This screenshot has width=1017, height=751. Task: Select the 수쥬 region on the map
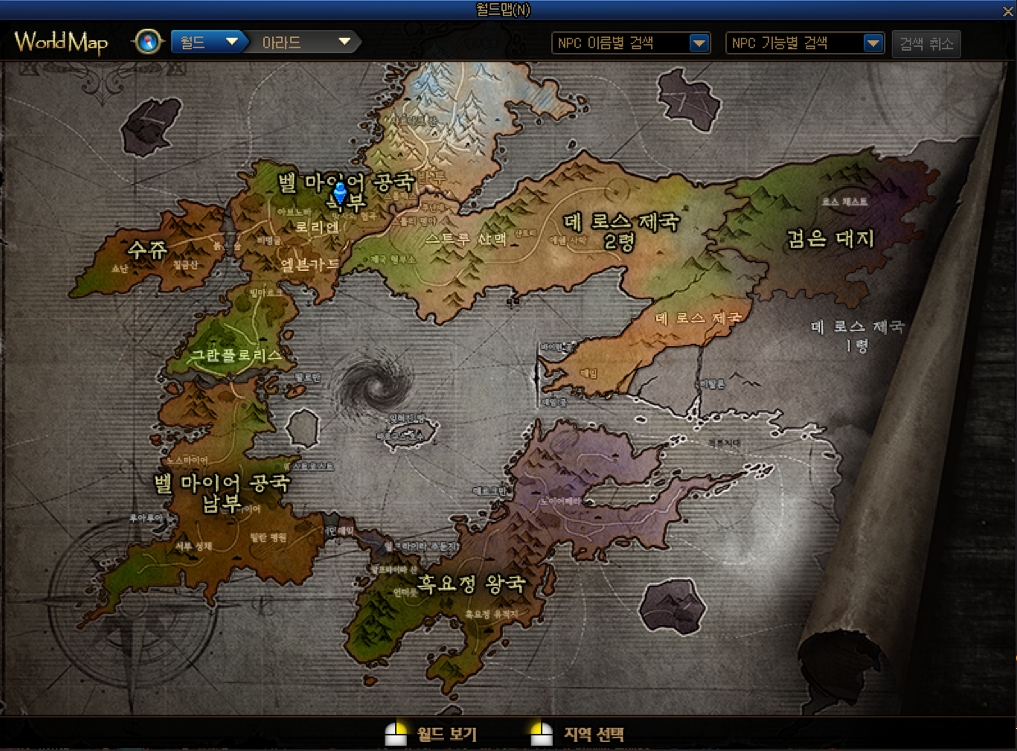[x=147, y=250]
